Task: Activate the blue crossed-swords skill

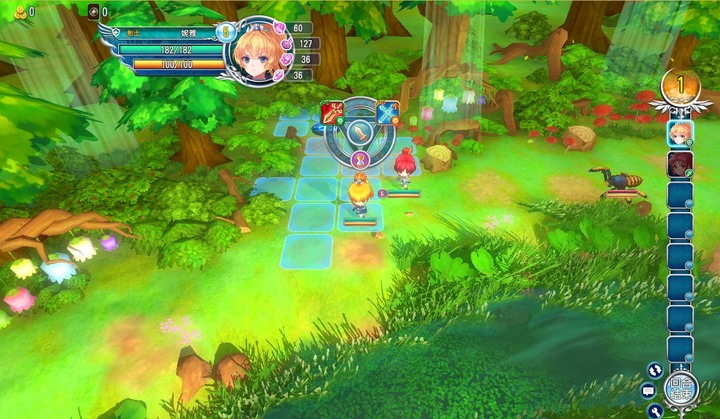Action: click(x=387, y=113)
